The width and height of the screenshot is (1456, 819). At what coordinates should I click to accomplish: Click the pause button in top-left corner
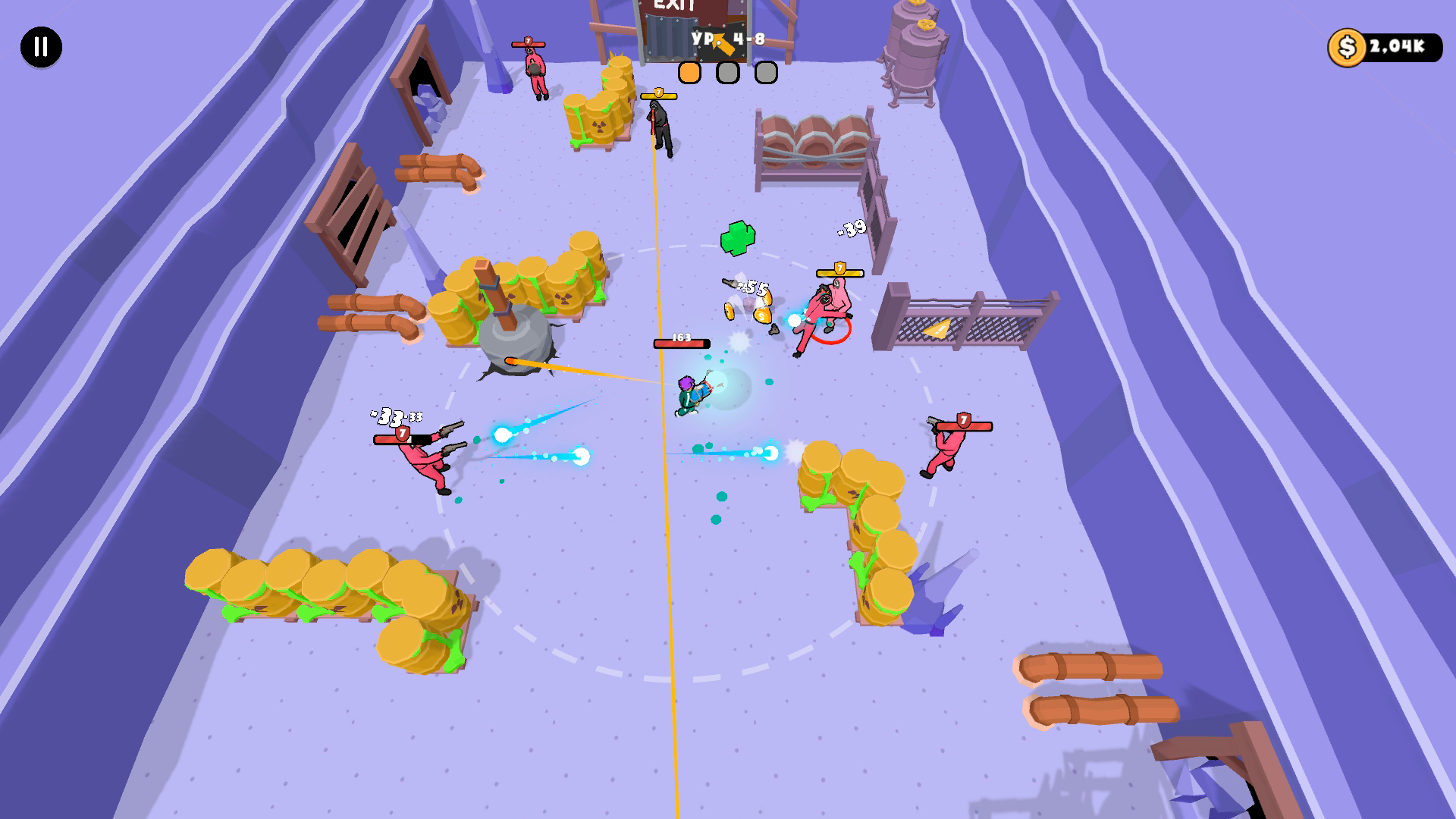(42, 49)
